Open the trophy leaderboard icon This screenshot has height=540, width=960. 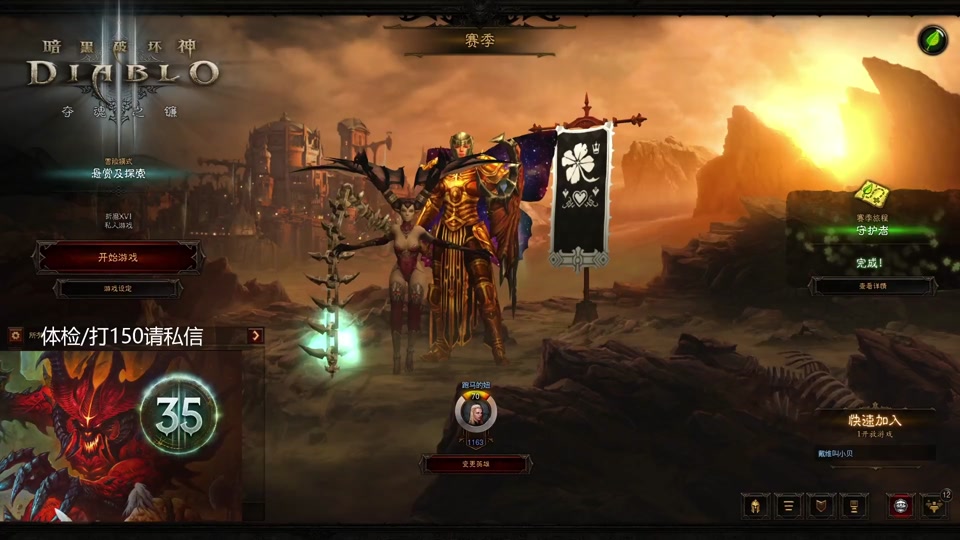(x=854, y=505)
